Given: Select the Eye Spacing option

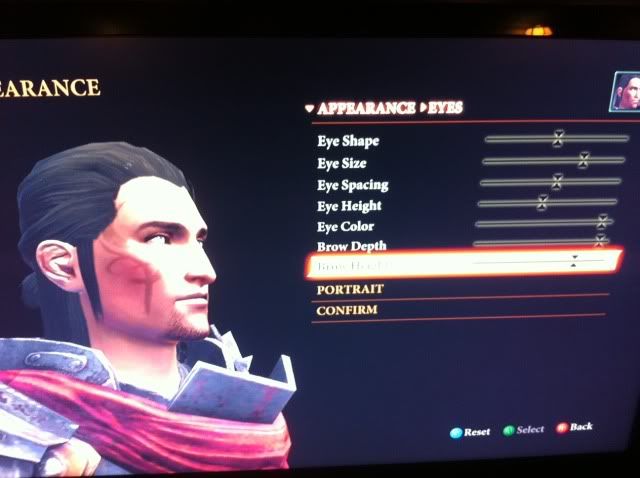Looking at the screenshot, I should (x=352, y=185).
